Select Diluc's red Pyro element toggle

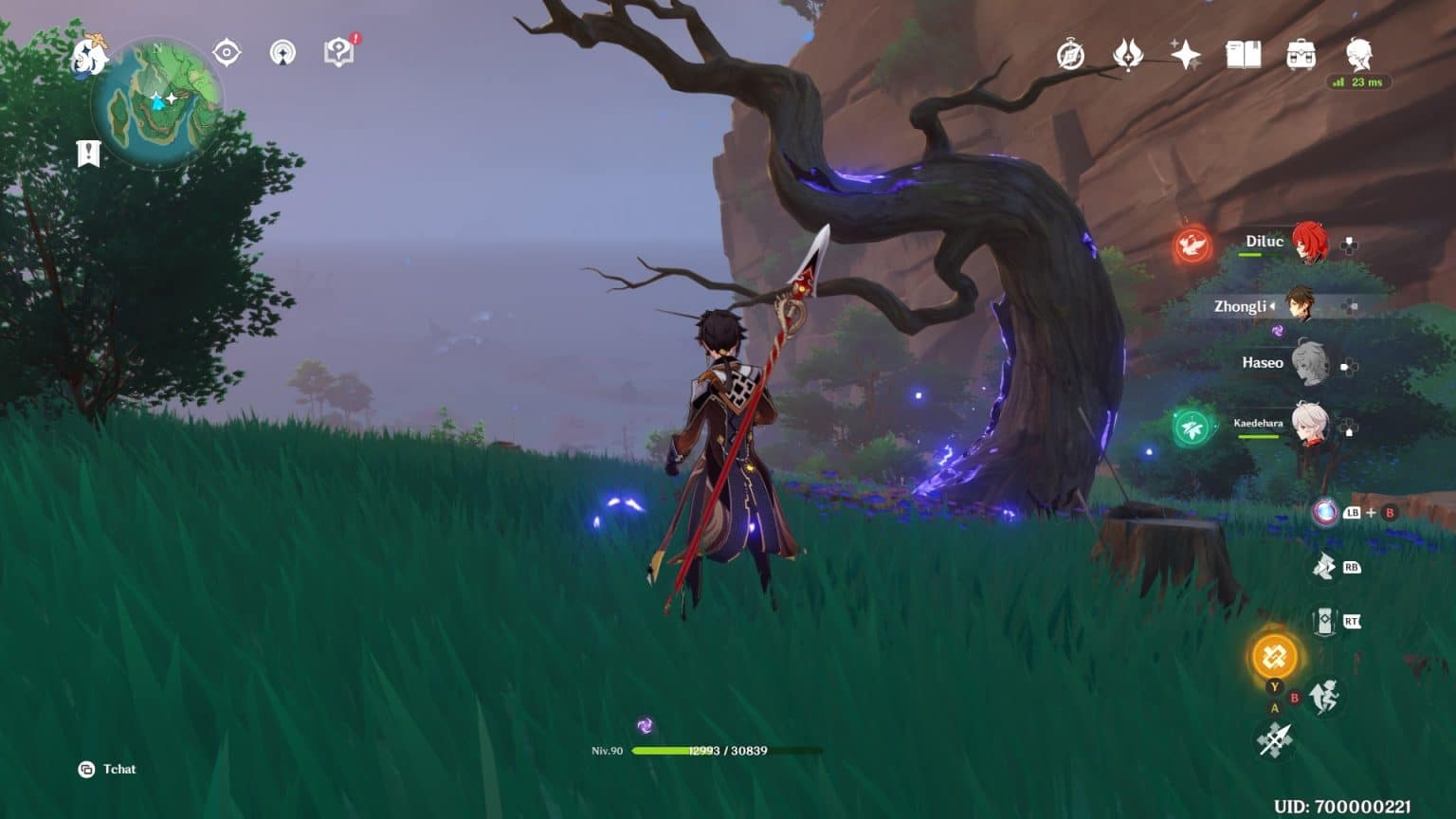click(x=1192, y=245)
